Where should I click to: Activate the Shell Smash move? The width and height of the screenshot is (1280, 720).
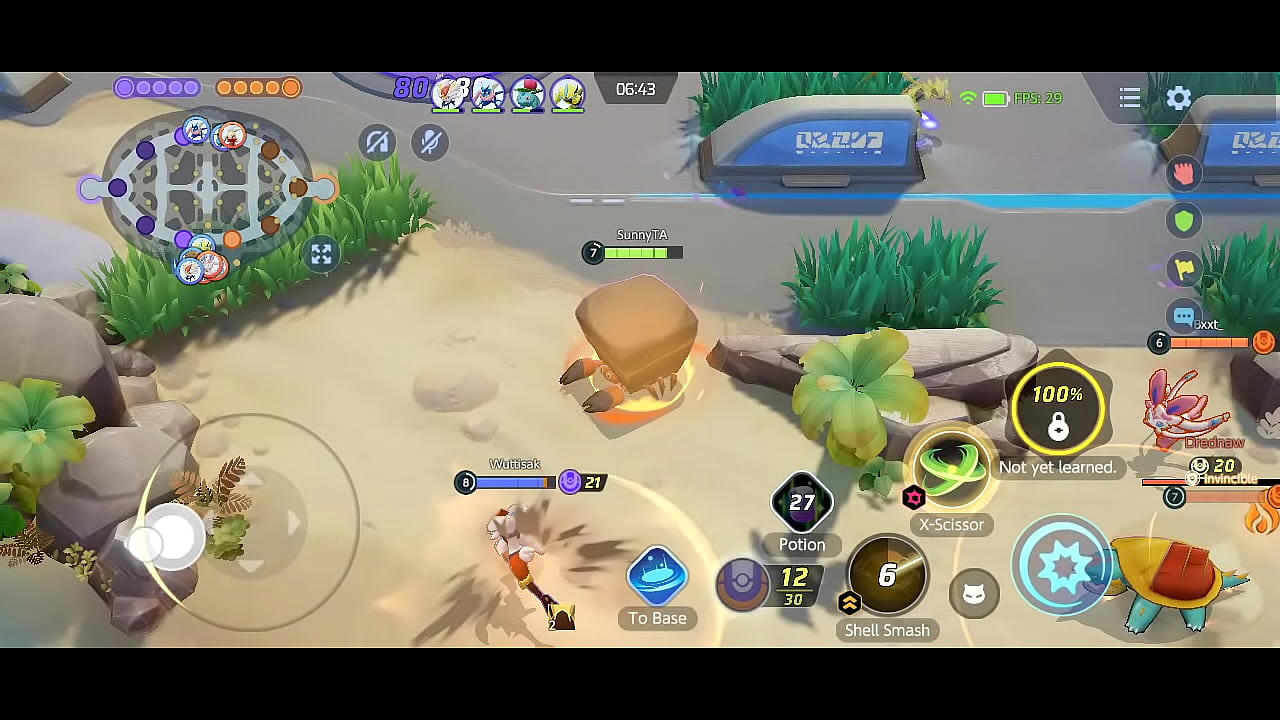(887, 575)
